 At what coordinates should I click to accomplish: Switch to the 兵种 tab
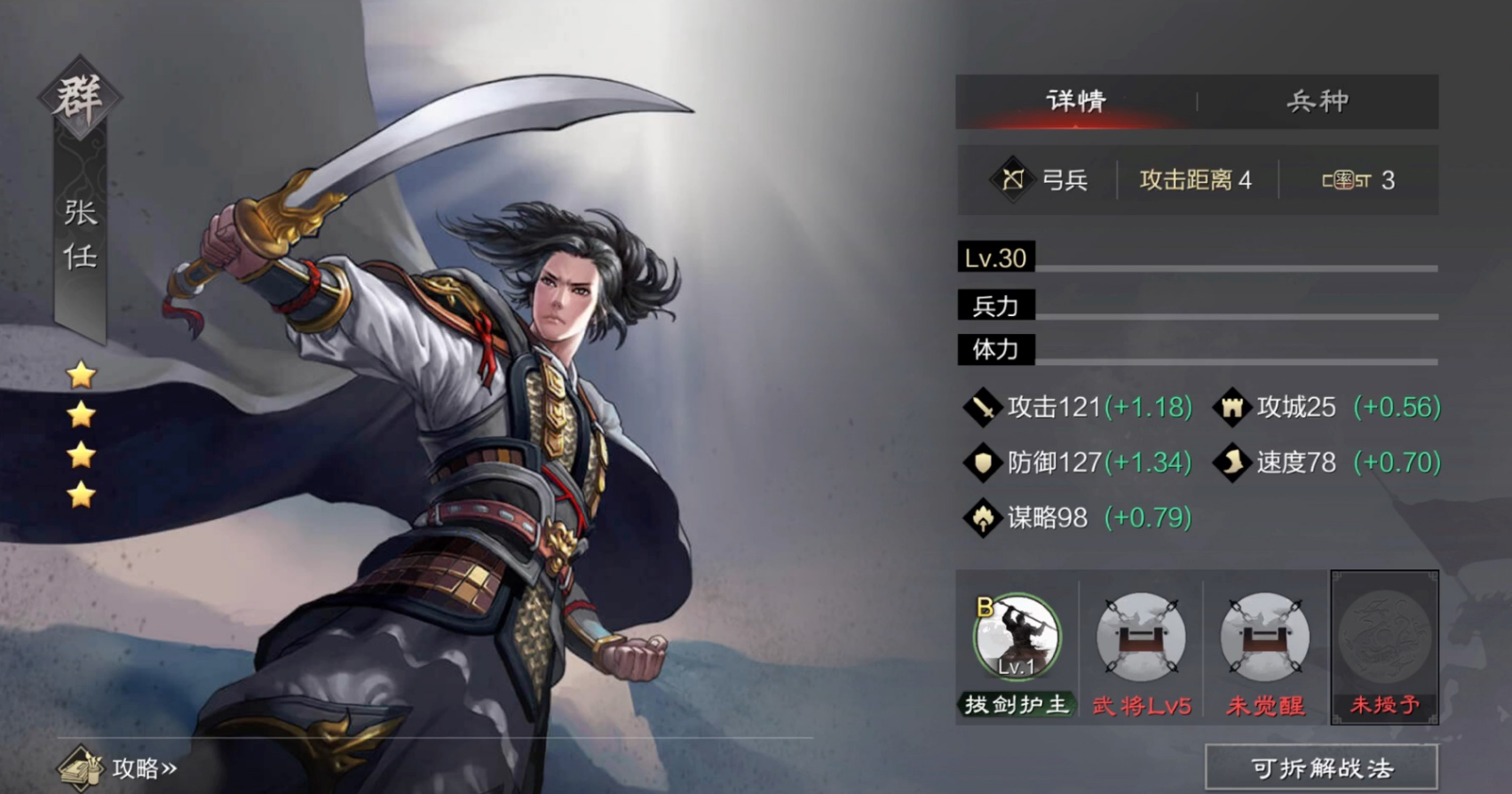point(1318,101)
